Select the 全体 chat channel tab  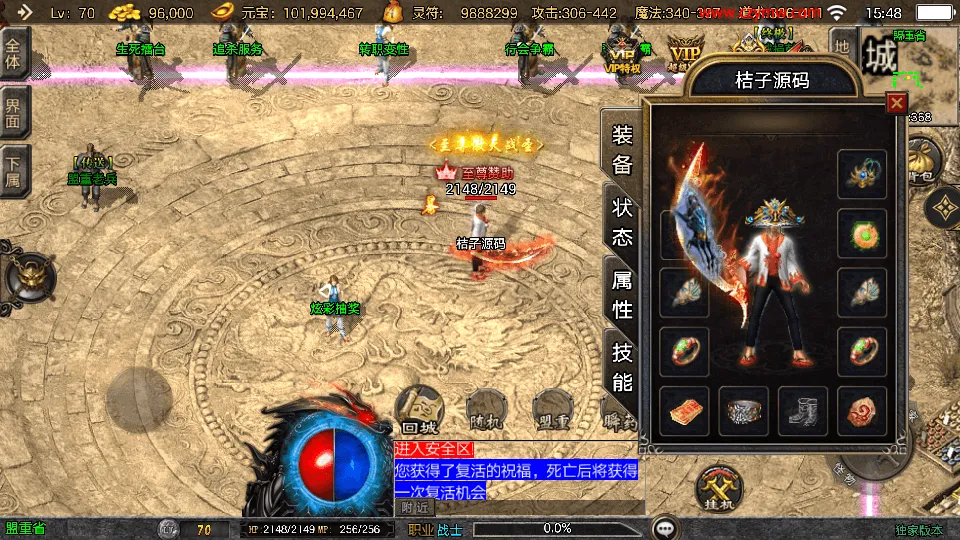click(x=14, y=53)
